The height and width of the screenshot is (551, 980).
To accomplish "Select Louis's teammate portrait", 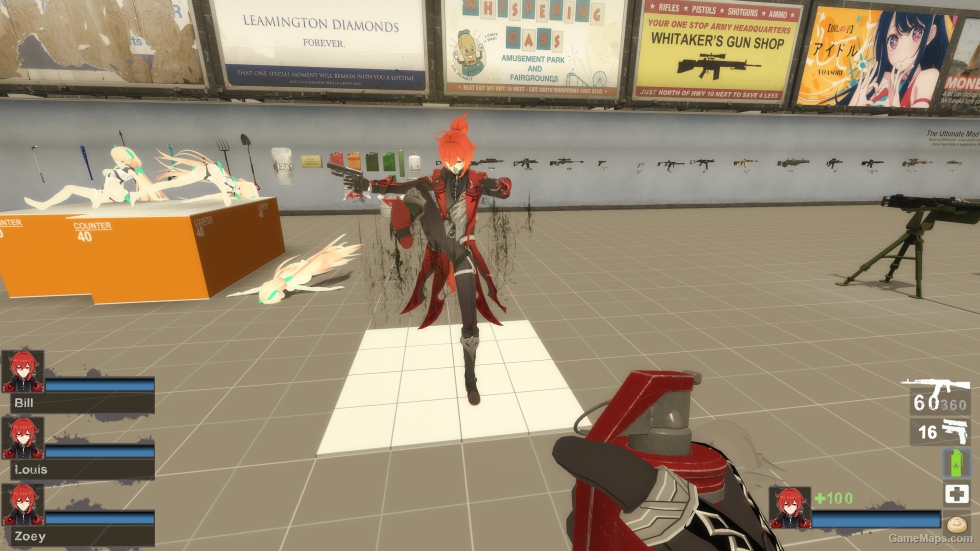I will pos(23,437).
